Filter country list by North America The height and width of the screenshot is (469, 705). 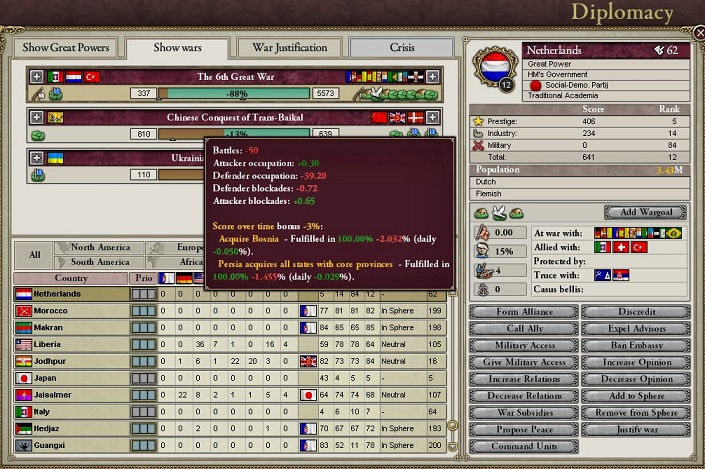100,247
